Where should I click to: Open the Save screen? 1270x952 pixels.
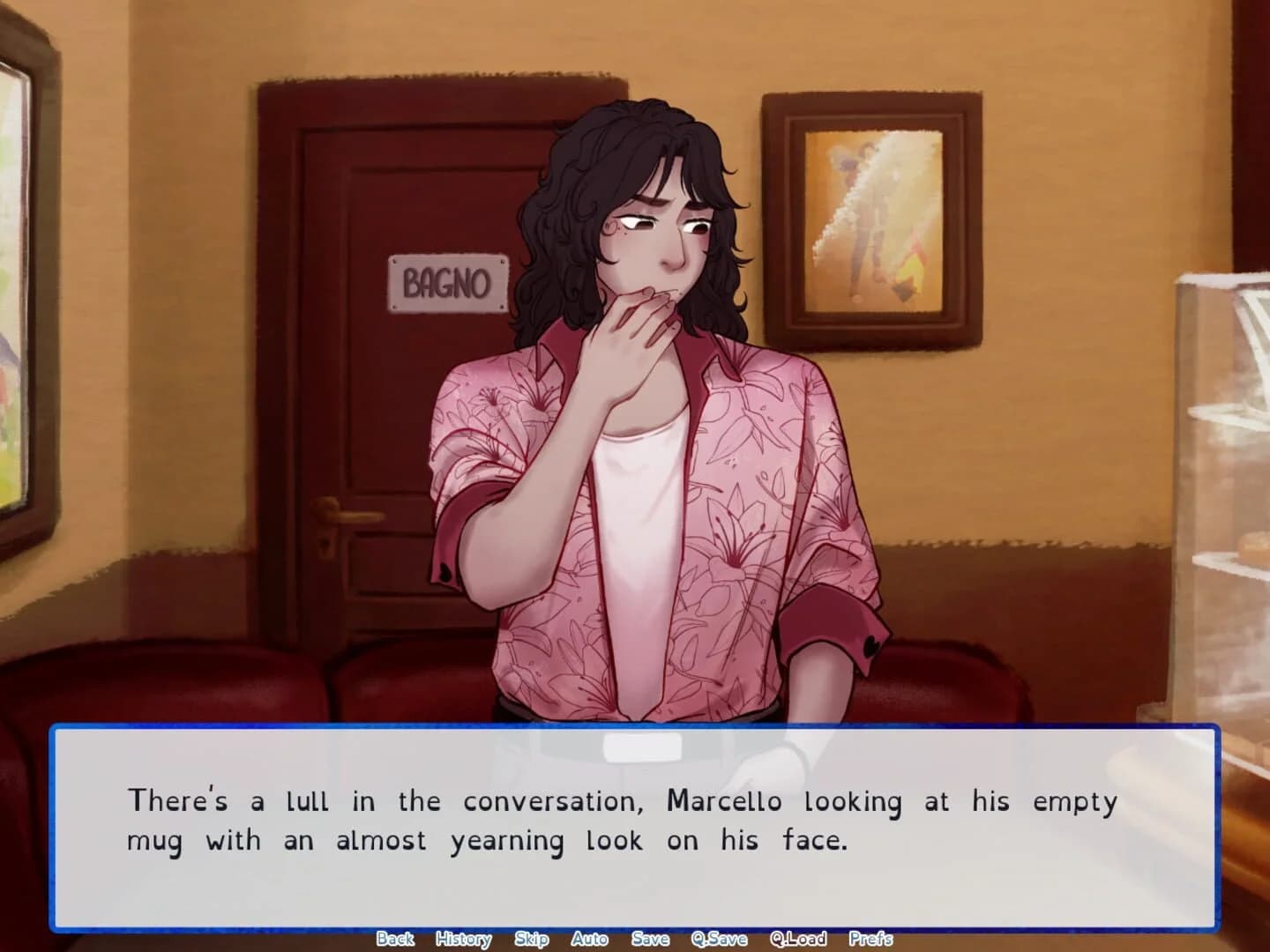[649, 939]
